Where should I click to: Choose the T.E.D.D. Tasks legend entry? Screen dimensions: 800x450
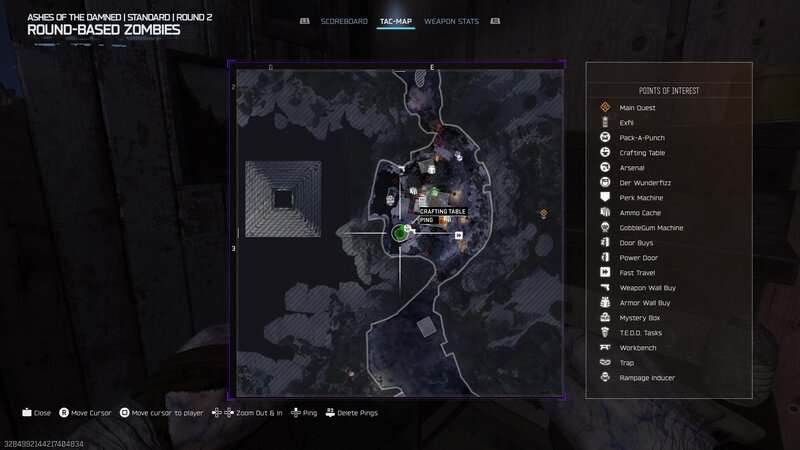641,333
